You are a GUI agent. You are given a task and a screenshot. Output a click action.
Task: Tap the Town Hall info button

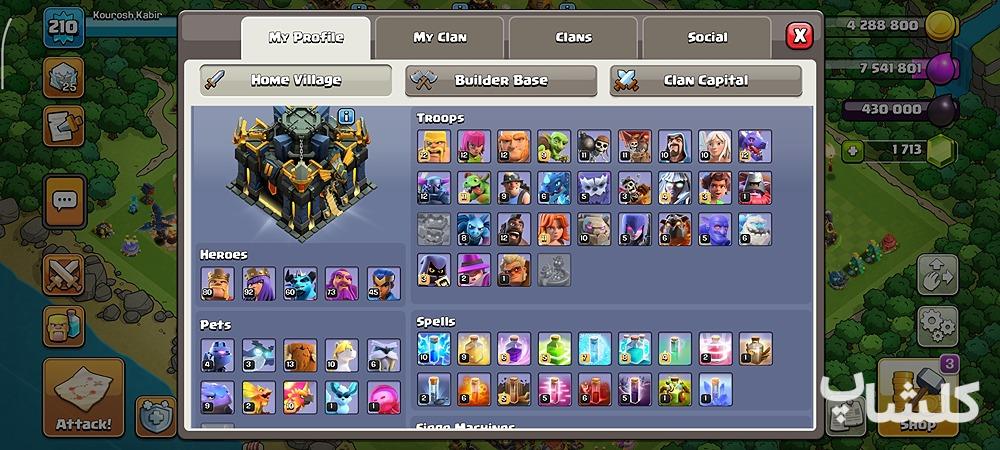coord(346,116)
